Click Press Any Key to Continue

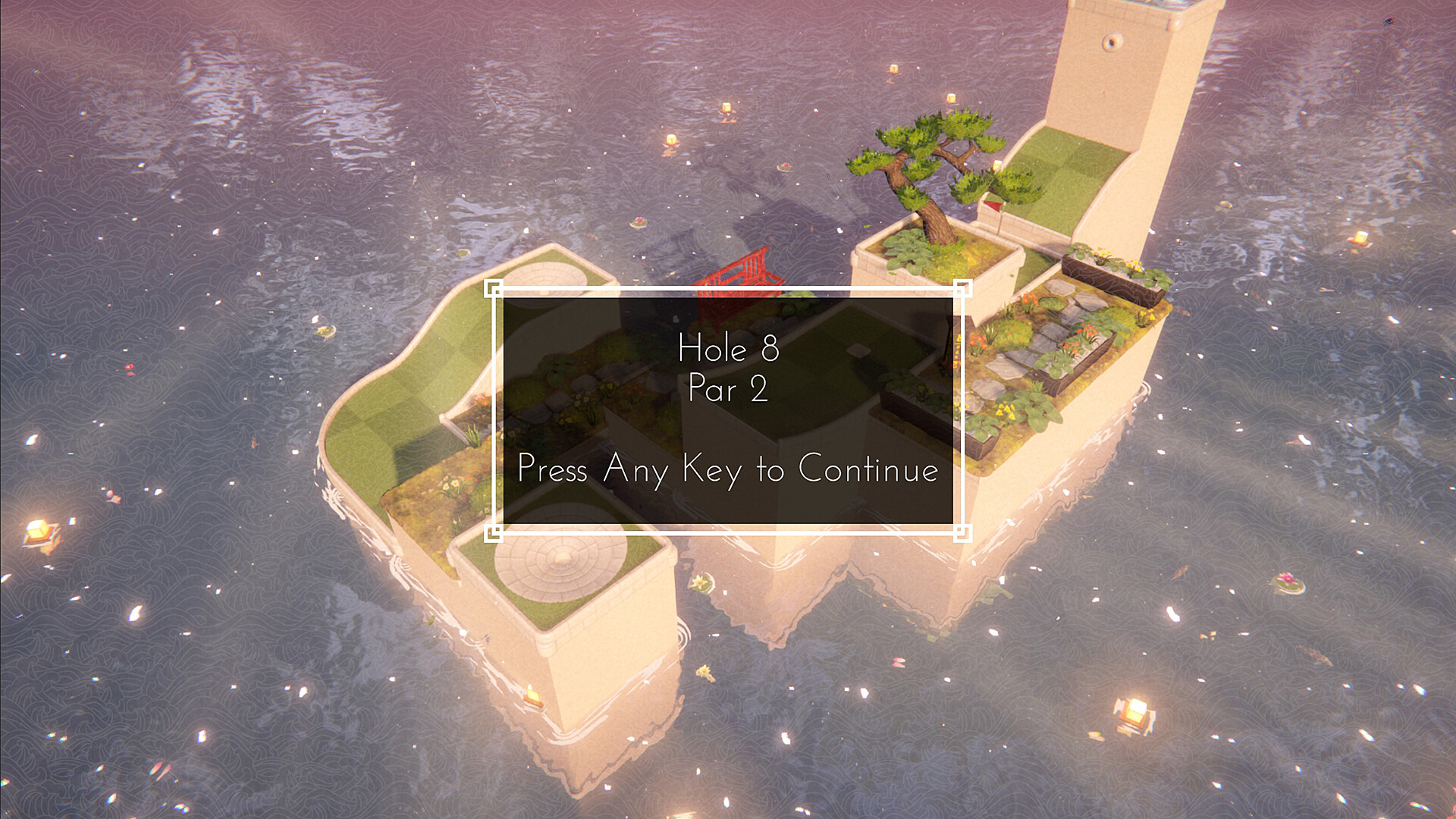(x=726, y=470)
